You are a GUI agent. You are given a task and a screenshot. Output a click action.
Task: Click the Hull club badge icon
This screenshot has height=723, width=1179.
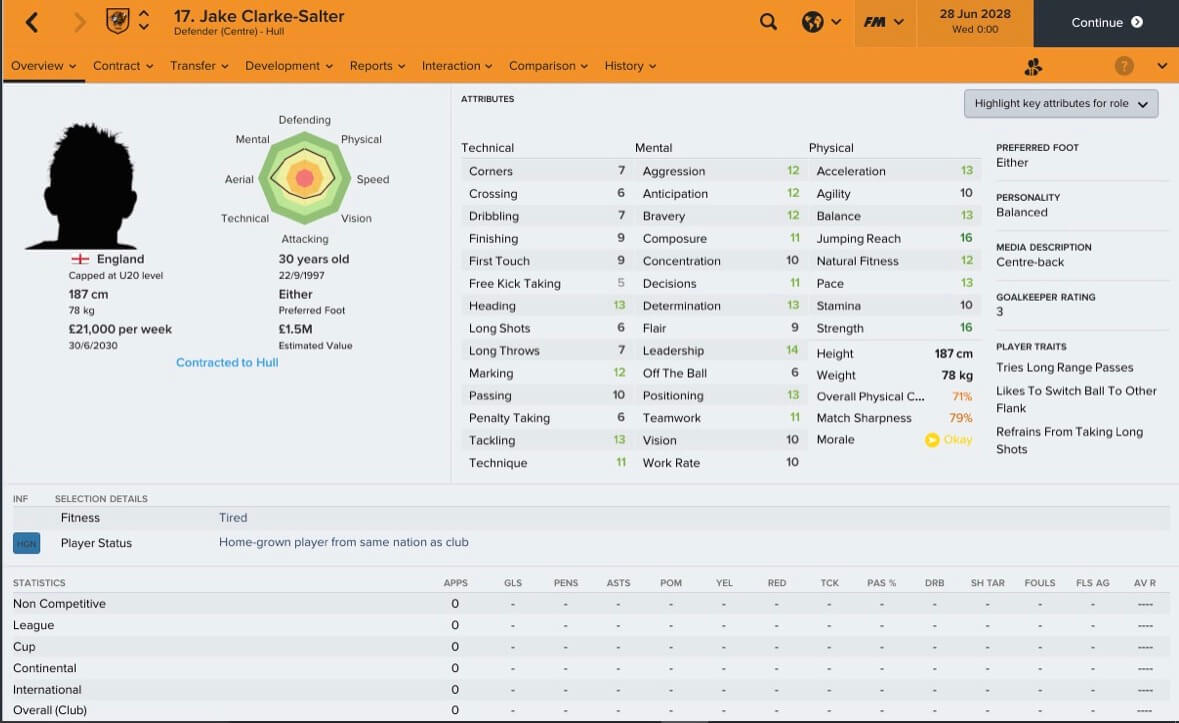[117, 21]
